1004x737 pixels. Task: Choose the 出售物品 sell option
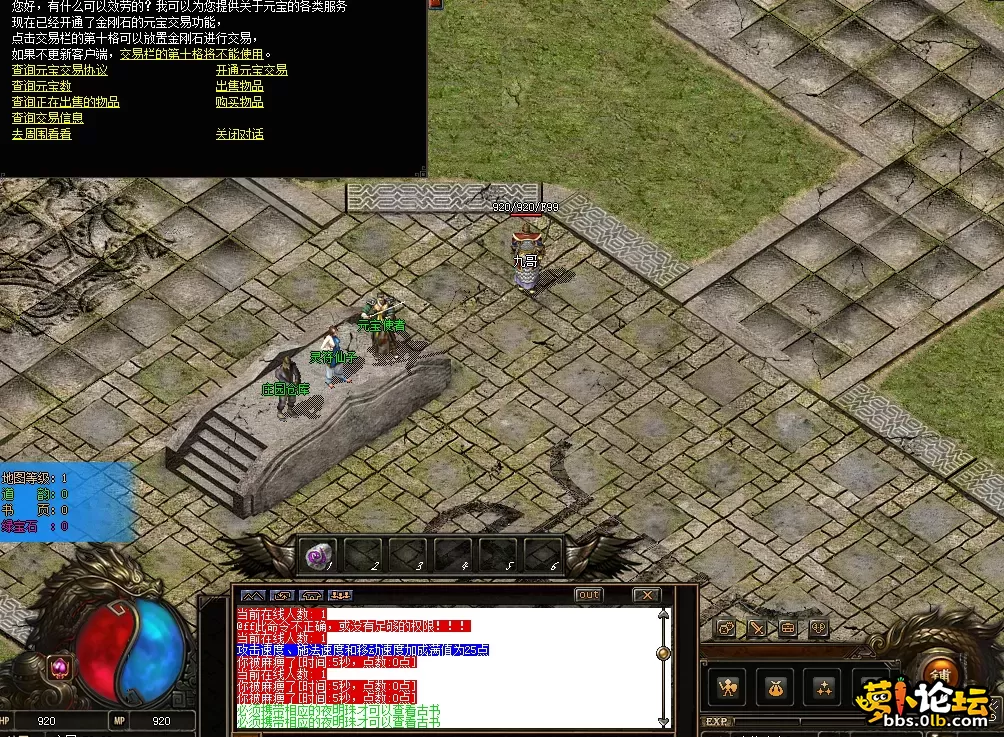click(x=239, y=87)
